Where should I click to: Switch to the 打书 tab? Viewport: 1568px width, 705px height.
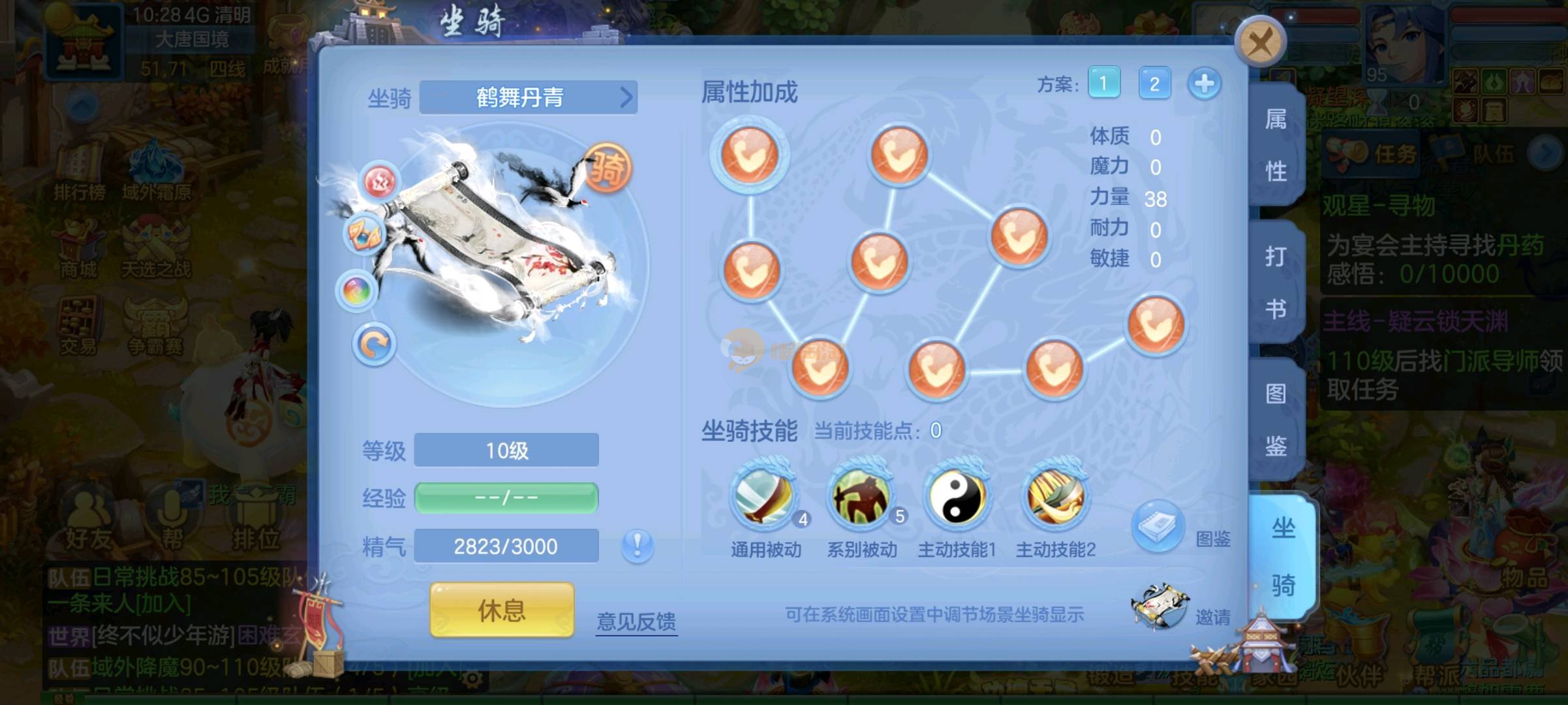(1275, 282)
